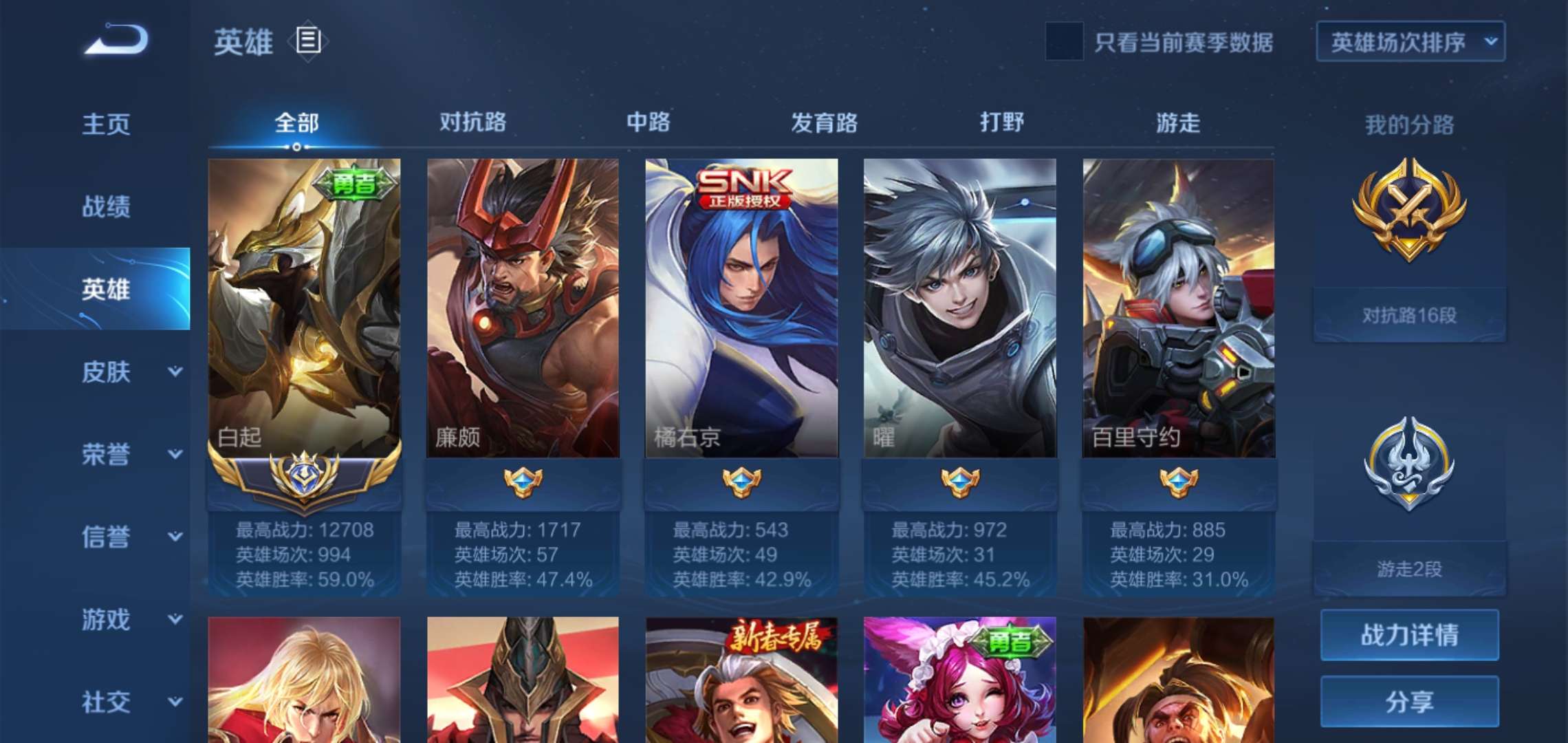Screen dimensions: 1568x743
Task: Open the hero list icon beside 英雄 title
Action: point(307,41)
